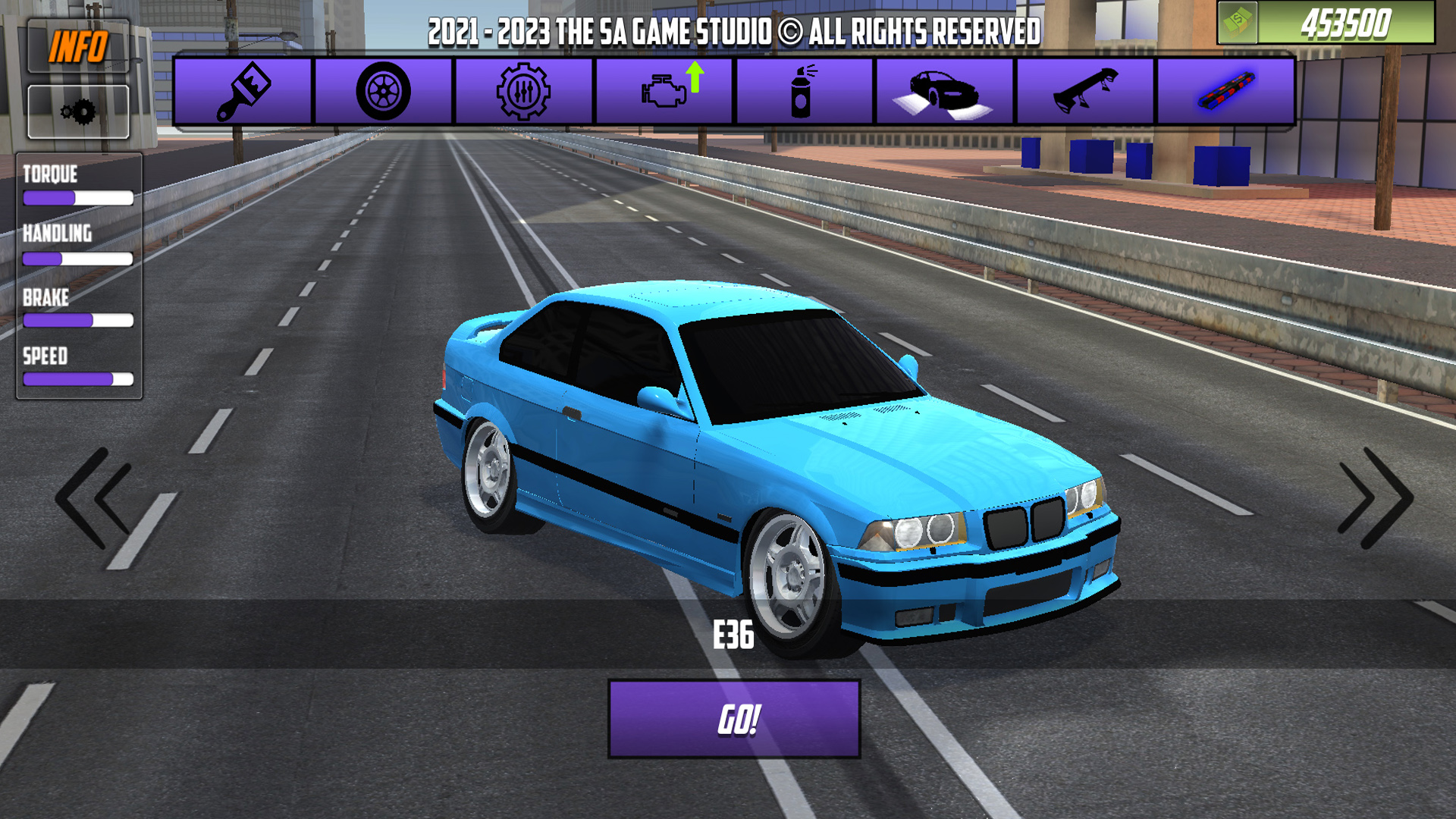Viewport: 1456px width, 819px height.
Task: Open settings with the gear icon
Action: (x=78, y=112)
